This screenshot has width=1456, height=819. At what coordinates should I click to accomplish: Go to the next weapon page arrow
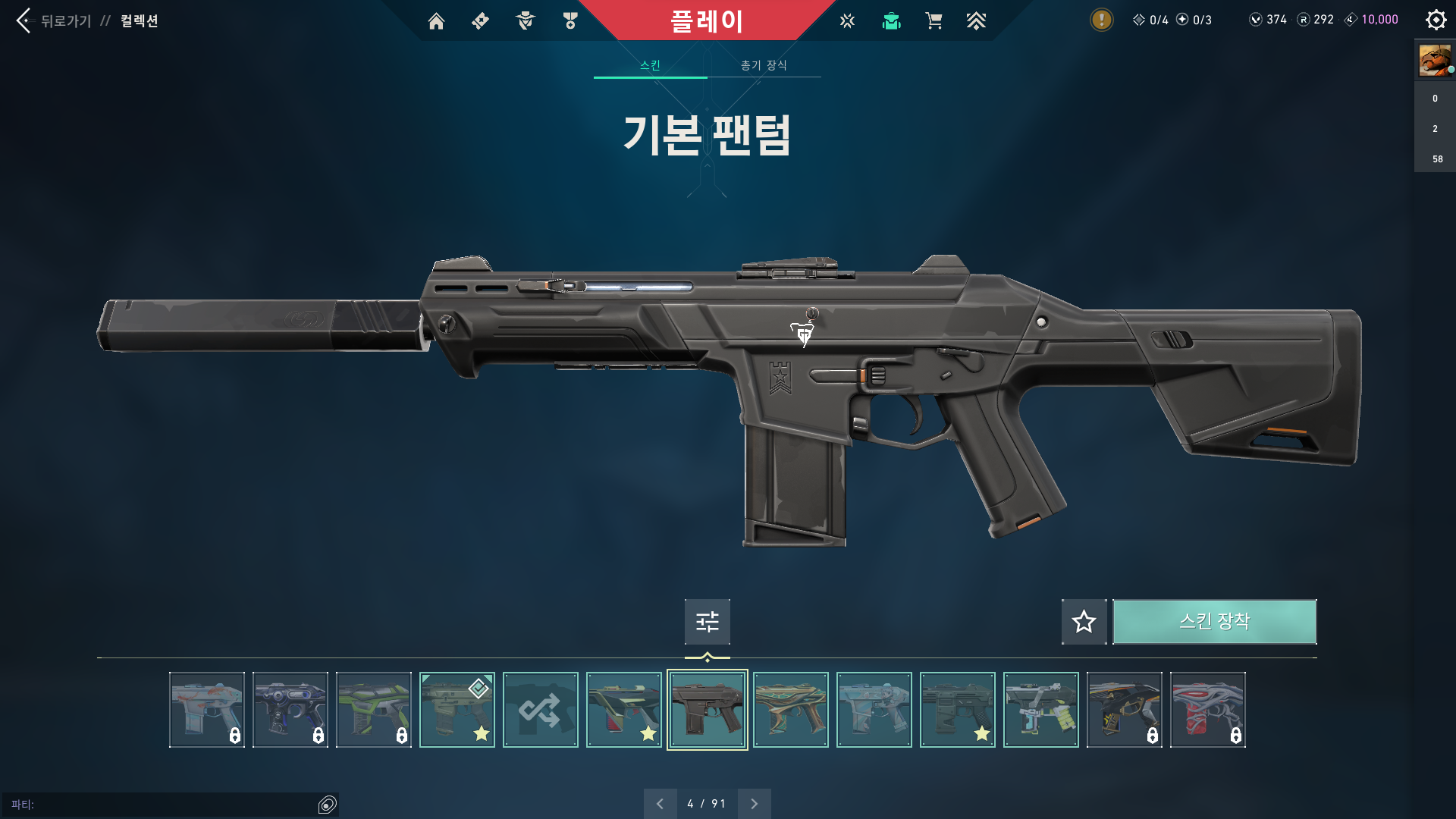pos(754,804)
